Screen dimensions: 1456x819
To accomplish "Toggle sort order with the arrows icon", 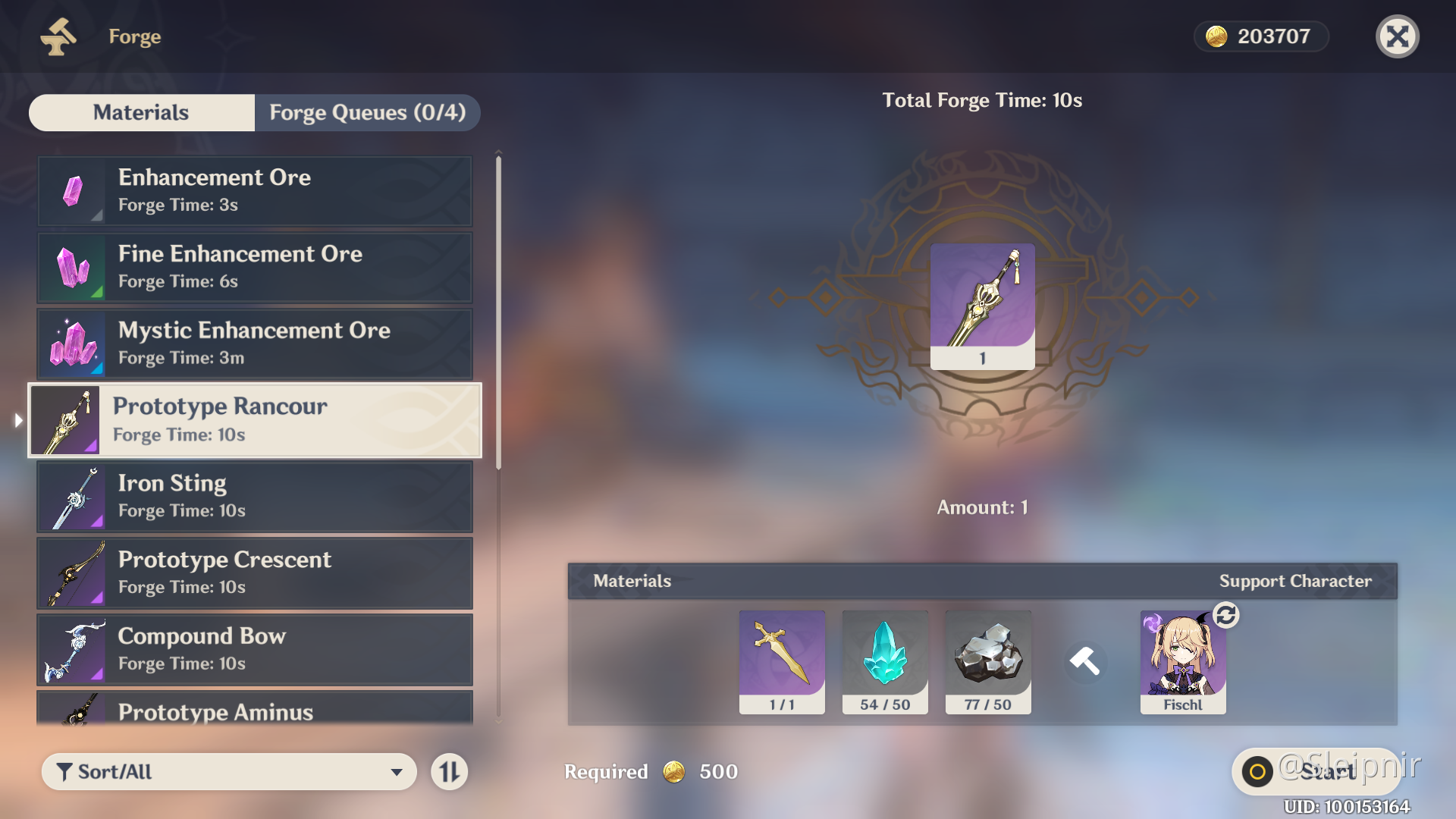I will 449,771.
